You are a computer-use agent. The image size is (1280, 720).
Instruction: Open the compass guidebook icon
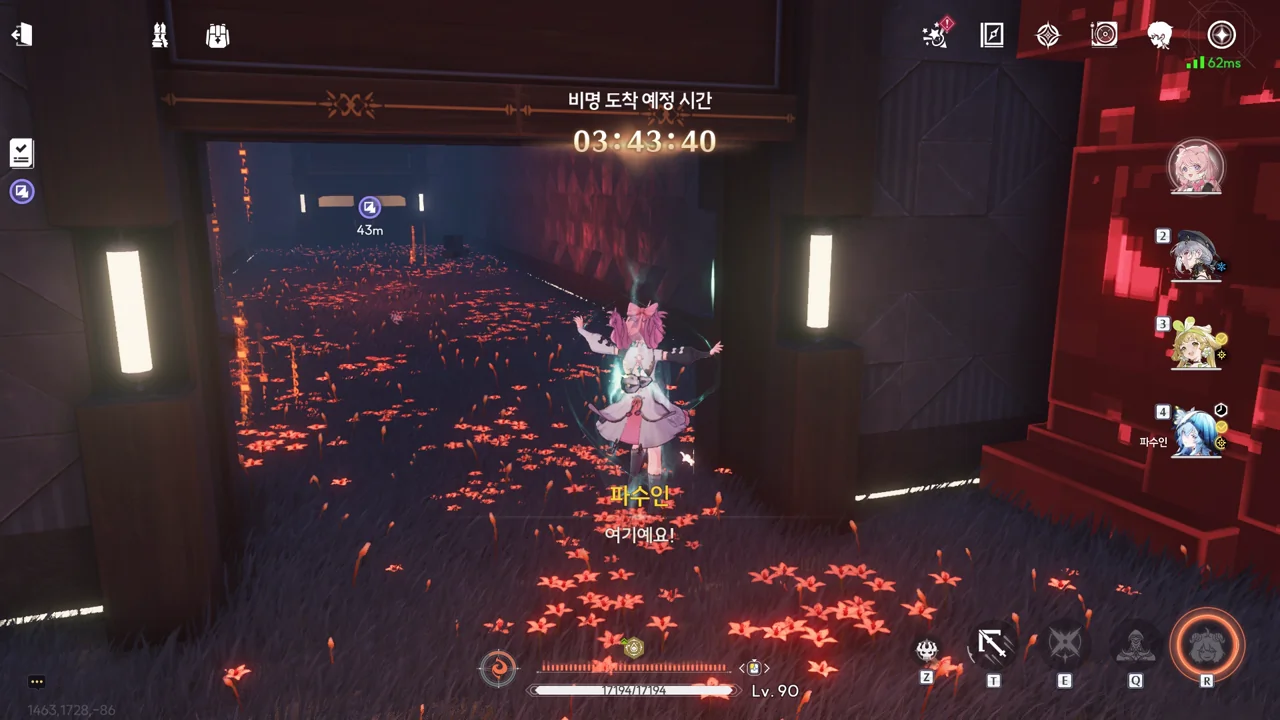(992, 35)
